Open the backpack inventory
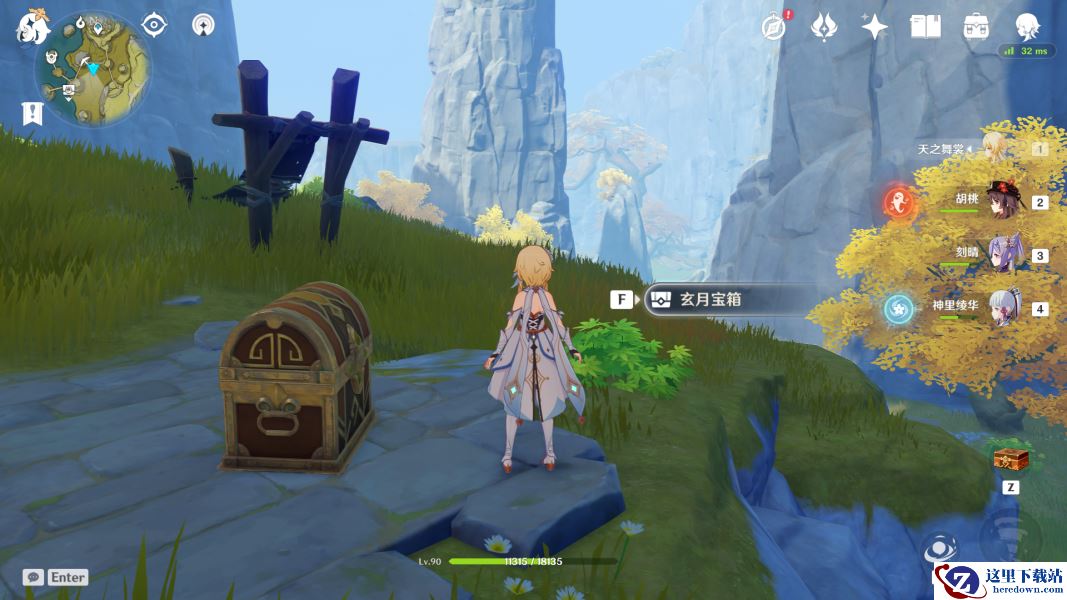 [x=976, y=26]
